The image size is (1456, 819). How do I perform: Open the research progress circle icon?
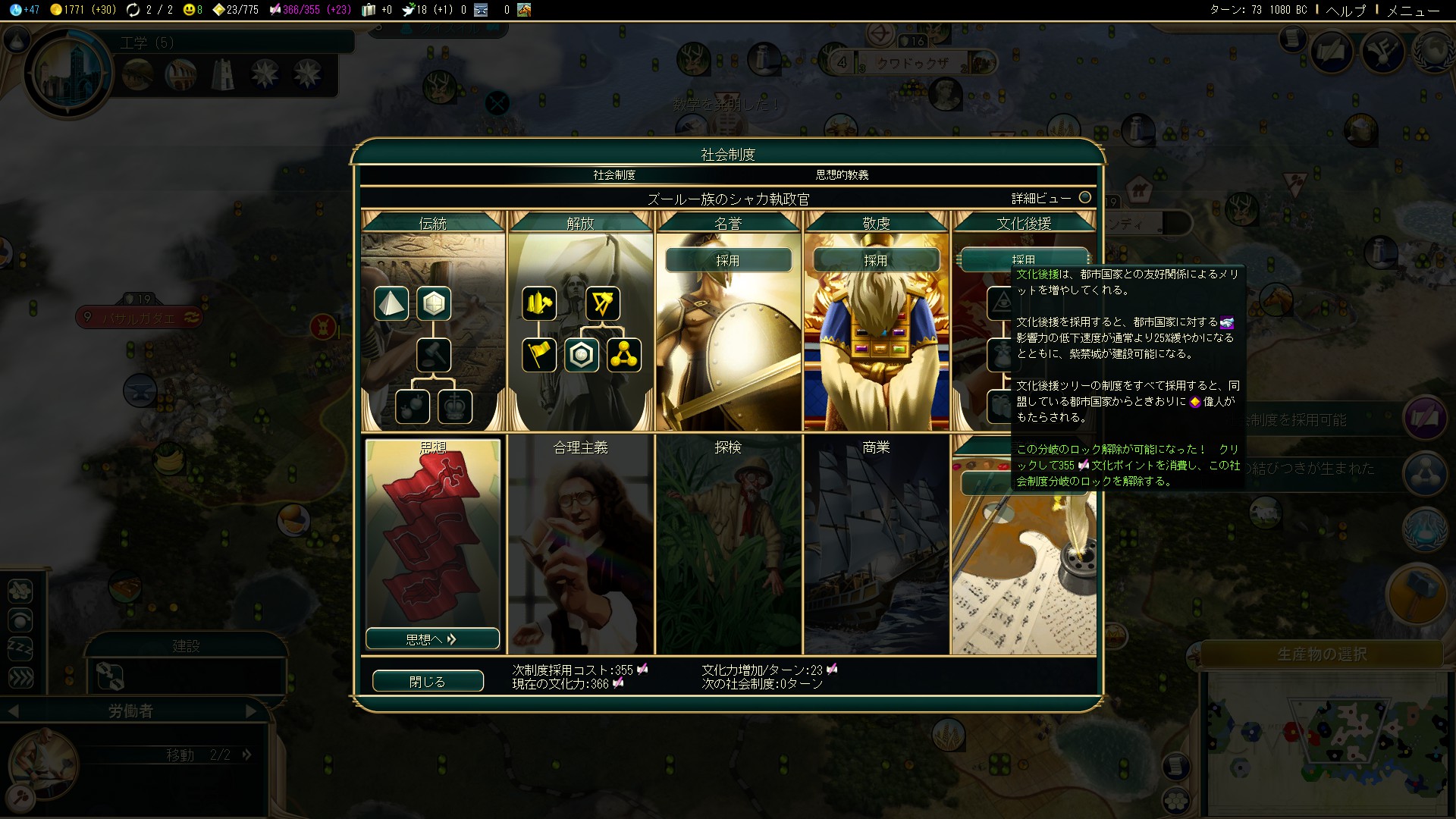click(x=68, y=74)
